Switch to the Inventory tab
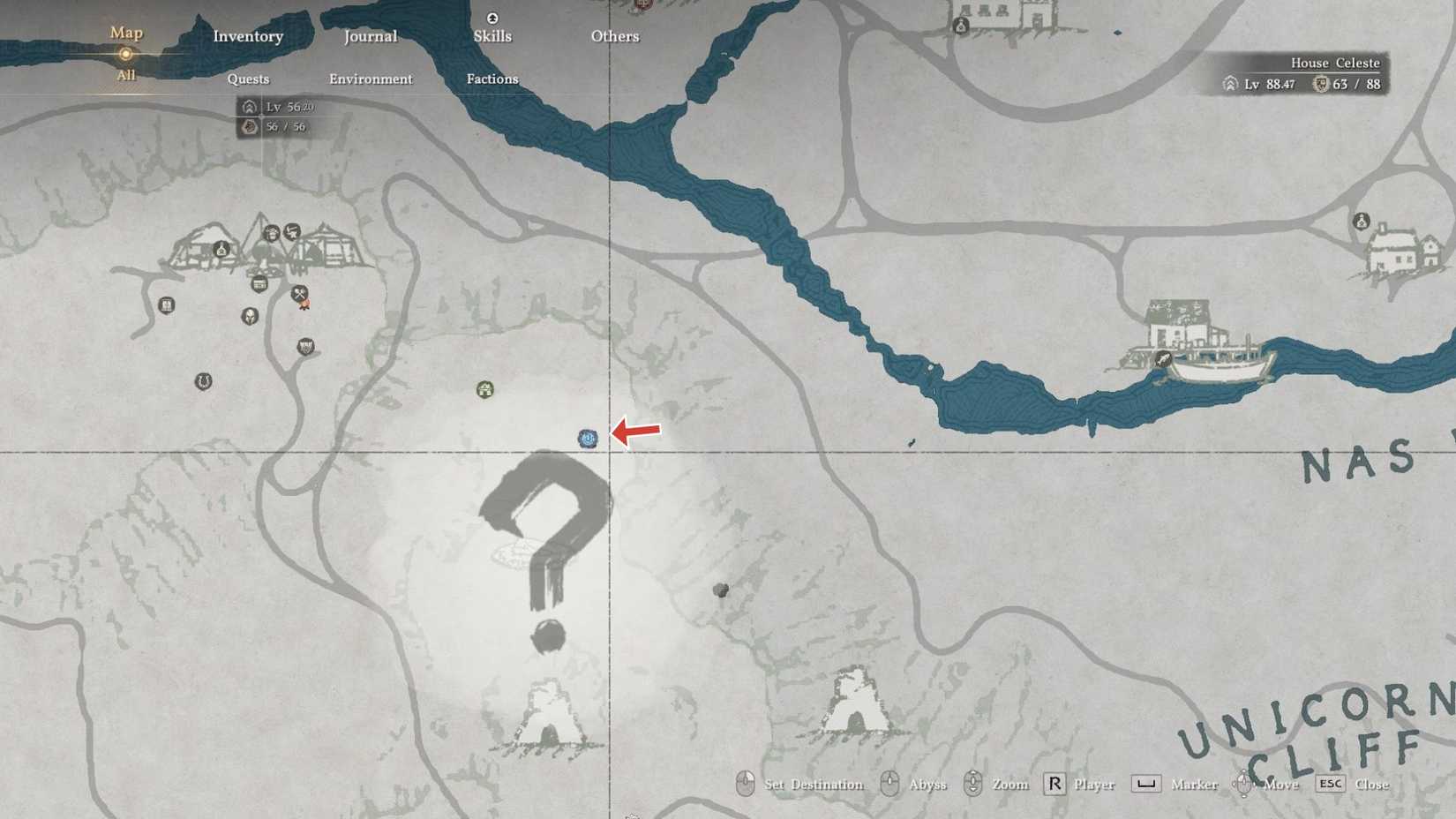This screenshot has width=1456, height=819. tap(247, 36)
